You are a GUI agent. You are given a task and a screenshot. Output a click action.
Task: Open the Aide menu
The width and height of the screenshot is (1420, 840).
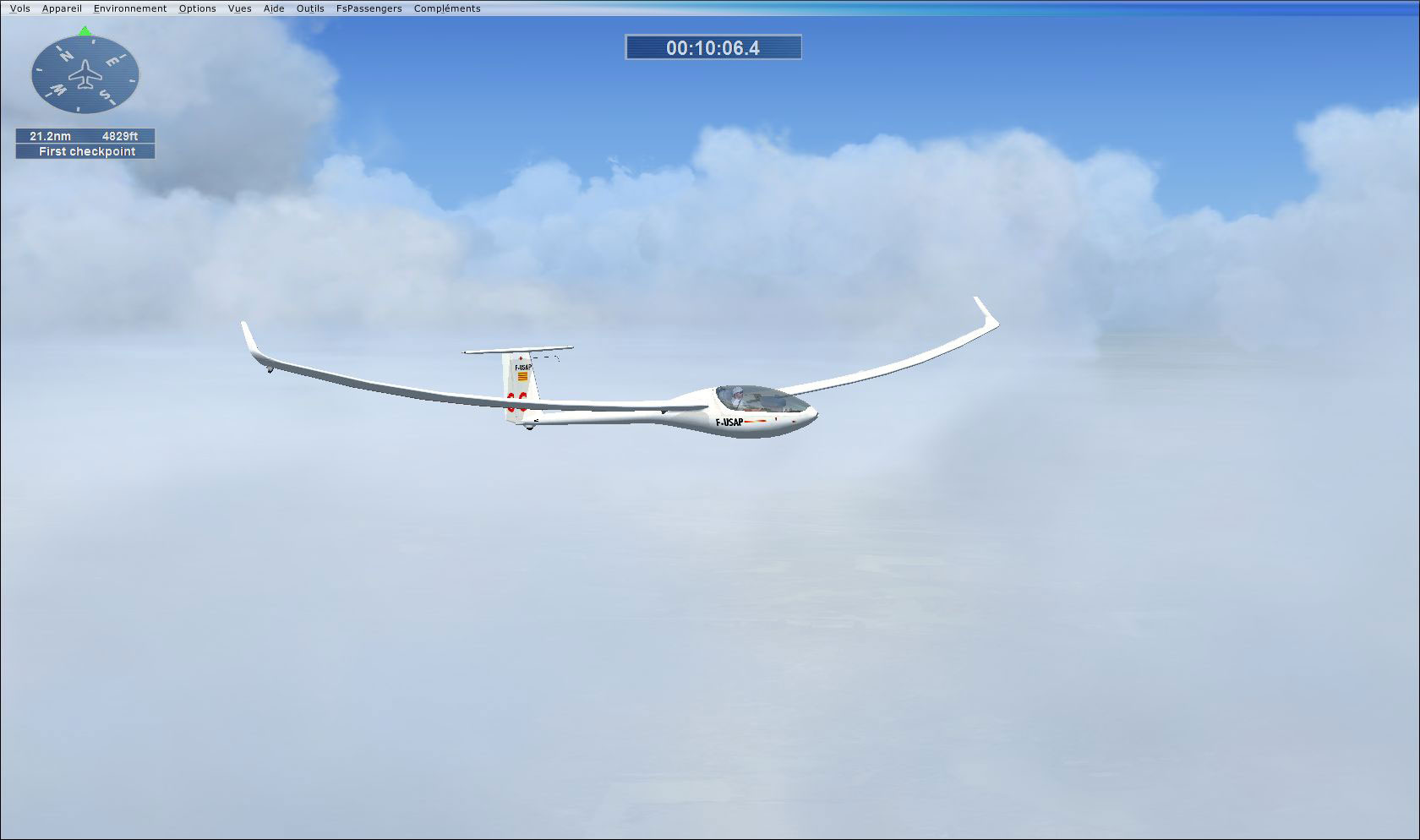(272, 8)
